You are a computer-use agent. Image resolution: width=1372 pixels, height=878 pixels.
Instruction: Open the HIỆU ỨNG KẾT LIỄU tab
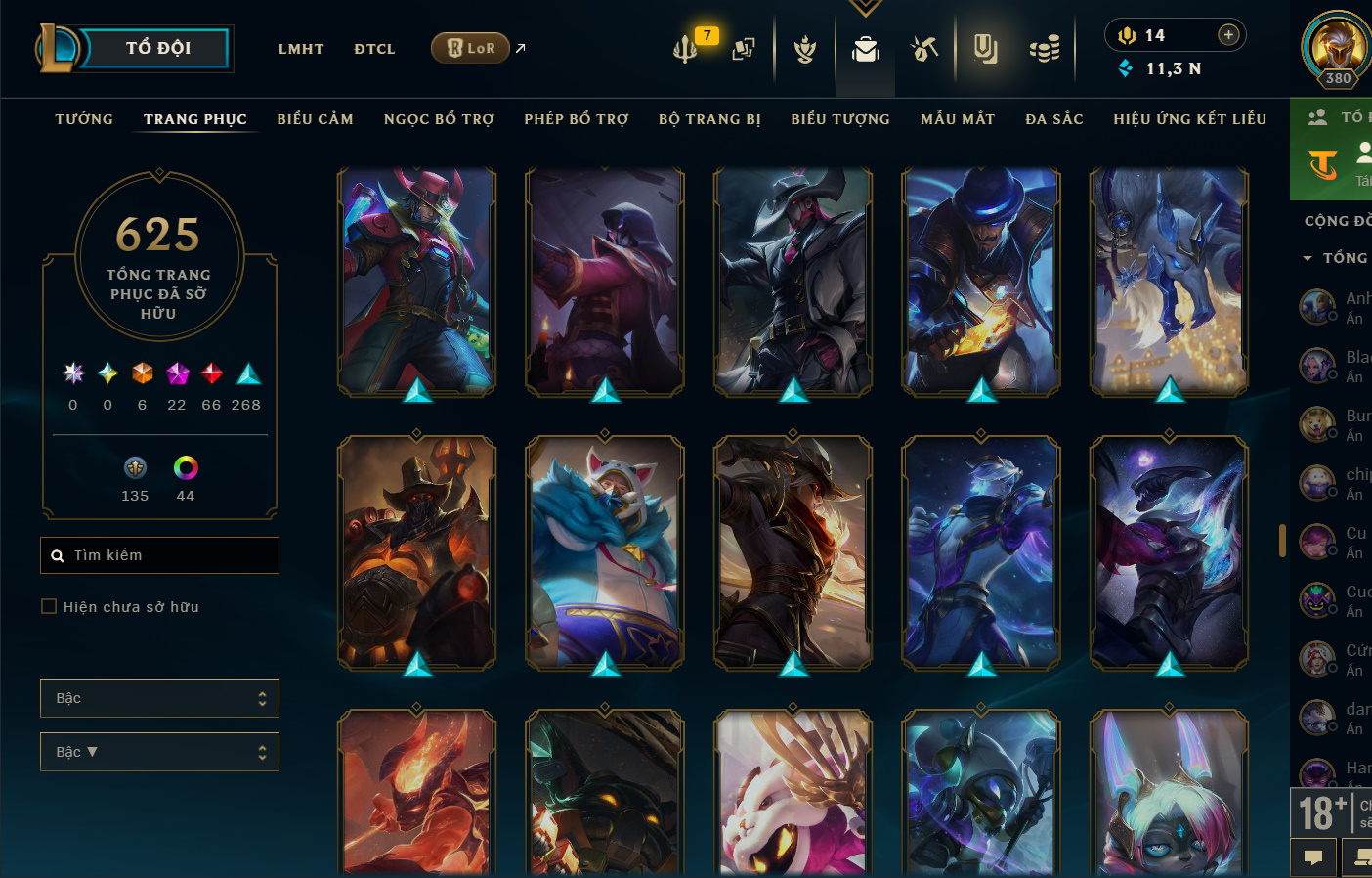[x=1189, y=119]
